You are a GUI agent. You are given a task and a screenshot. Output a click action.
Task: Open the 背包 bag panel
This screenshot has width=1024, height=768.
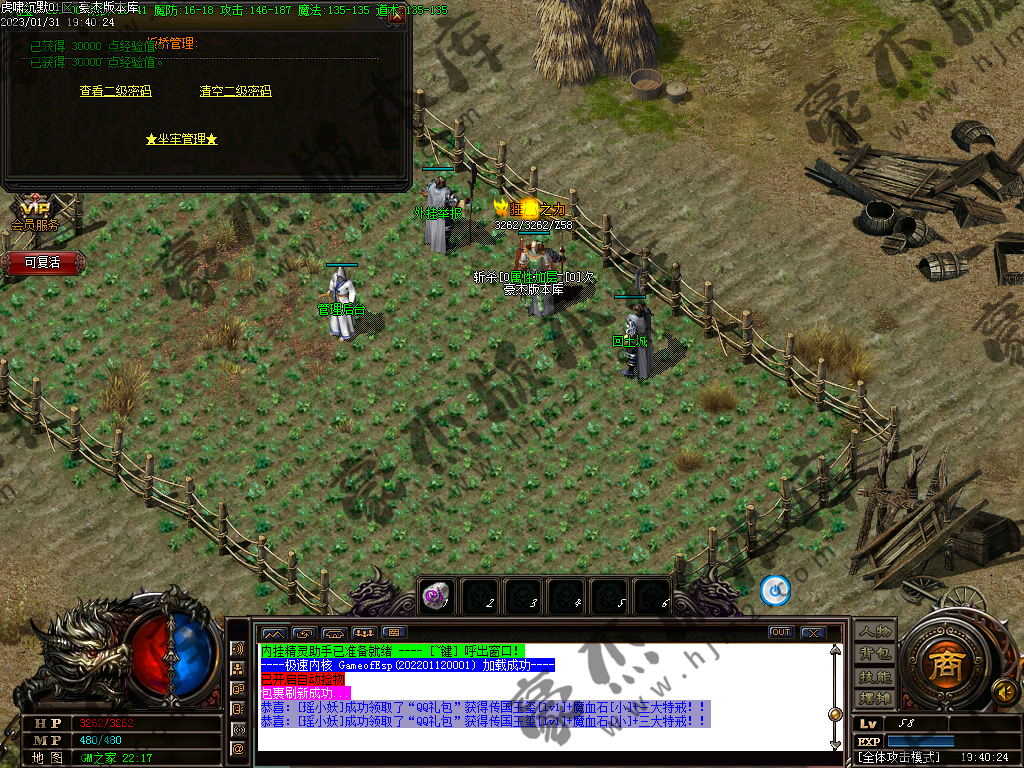click(x=874, y=654)
